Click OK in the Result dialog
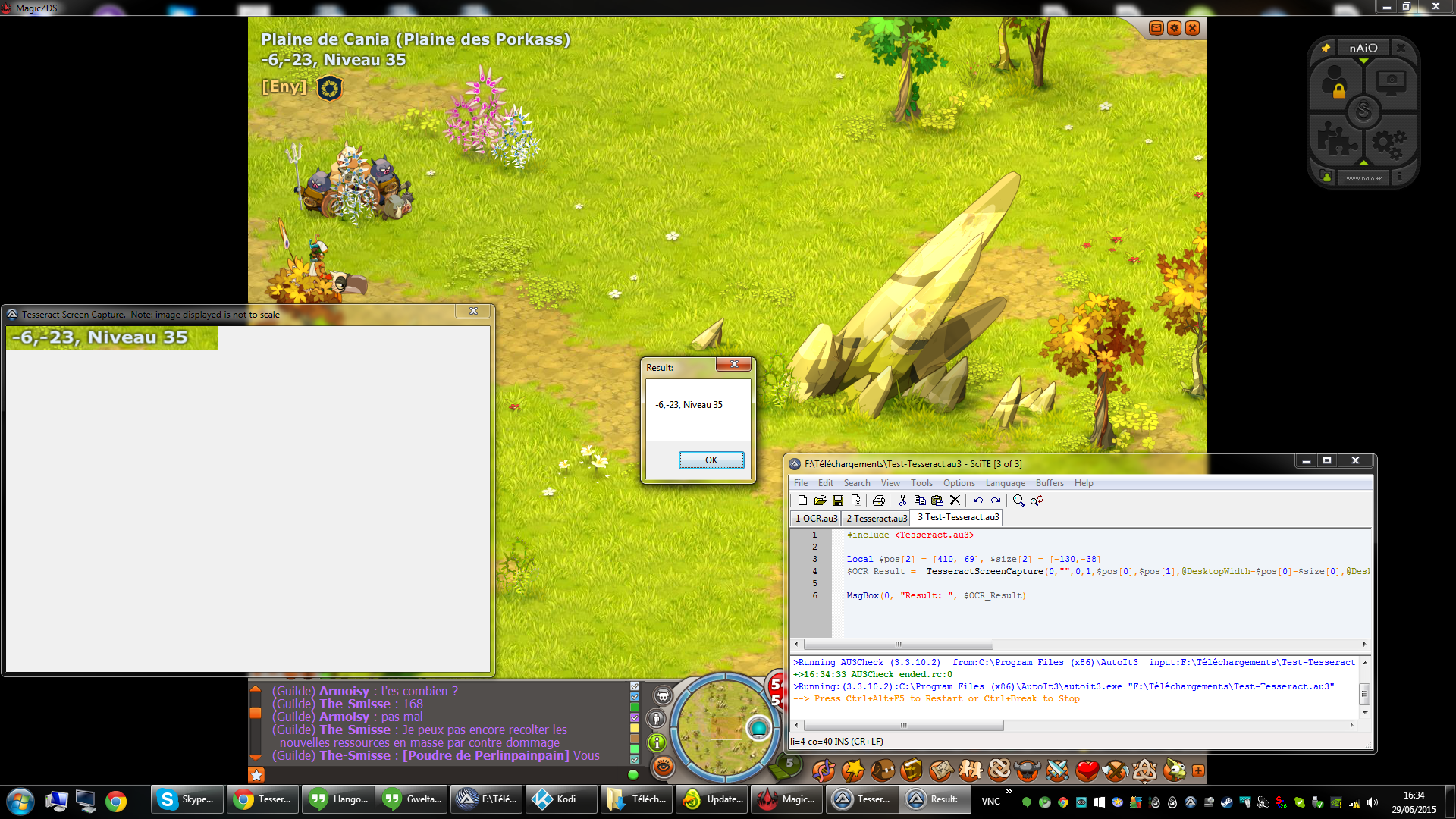The image size is (1456, 819). pyautogui.click(x=711, y=460)
